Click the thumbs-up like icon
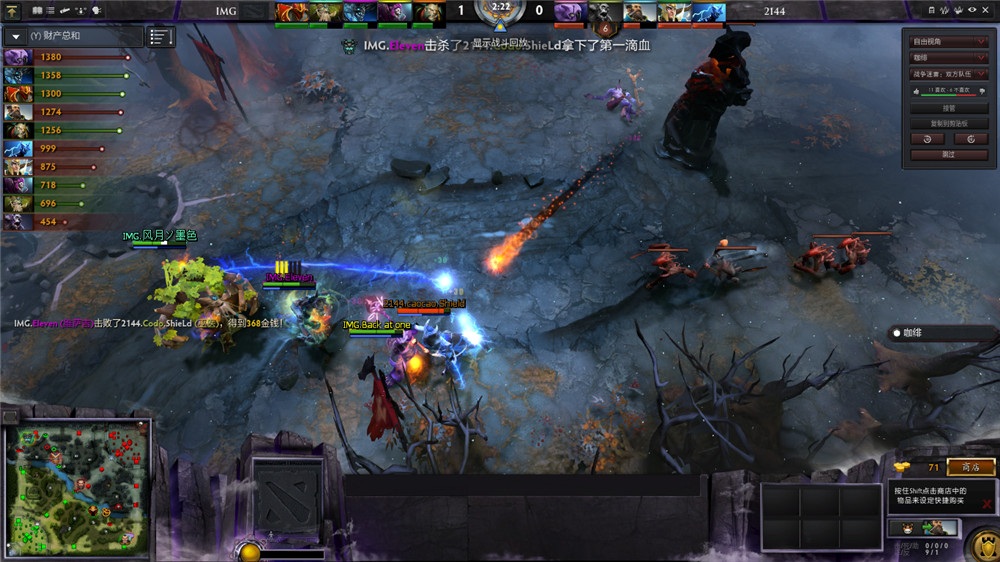Image resolution: width=1000 pixels, height=562 pixels. pyautogui.click(x=915, y=91)
